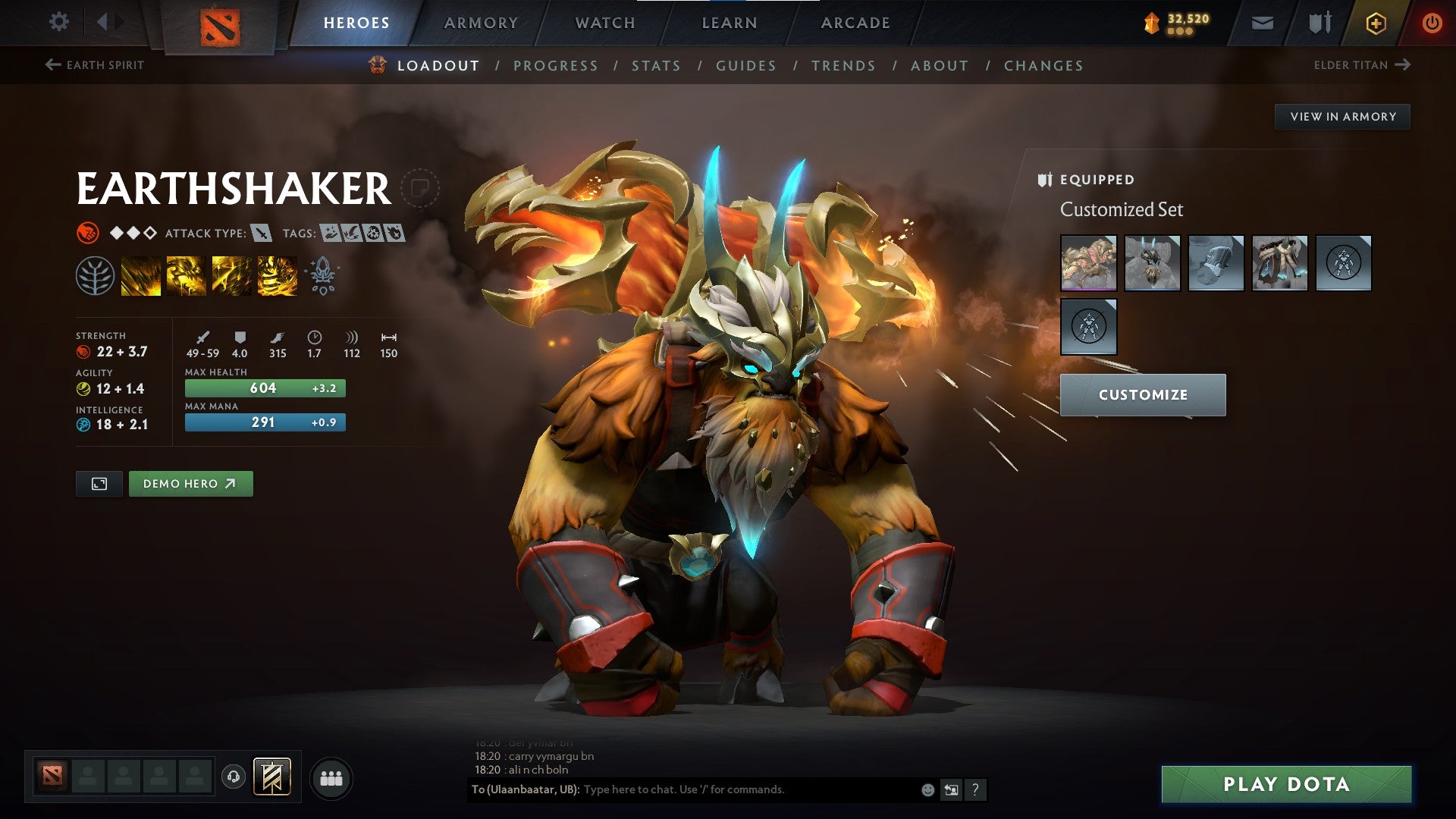
Task: Click the attack type melee sword indicator
Action: 262,233
